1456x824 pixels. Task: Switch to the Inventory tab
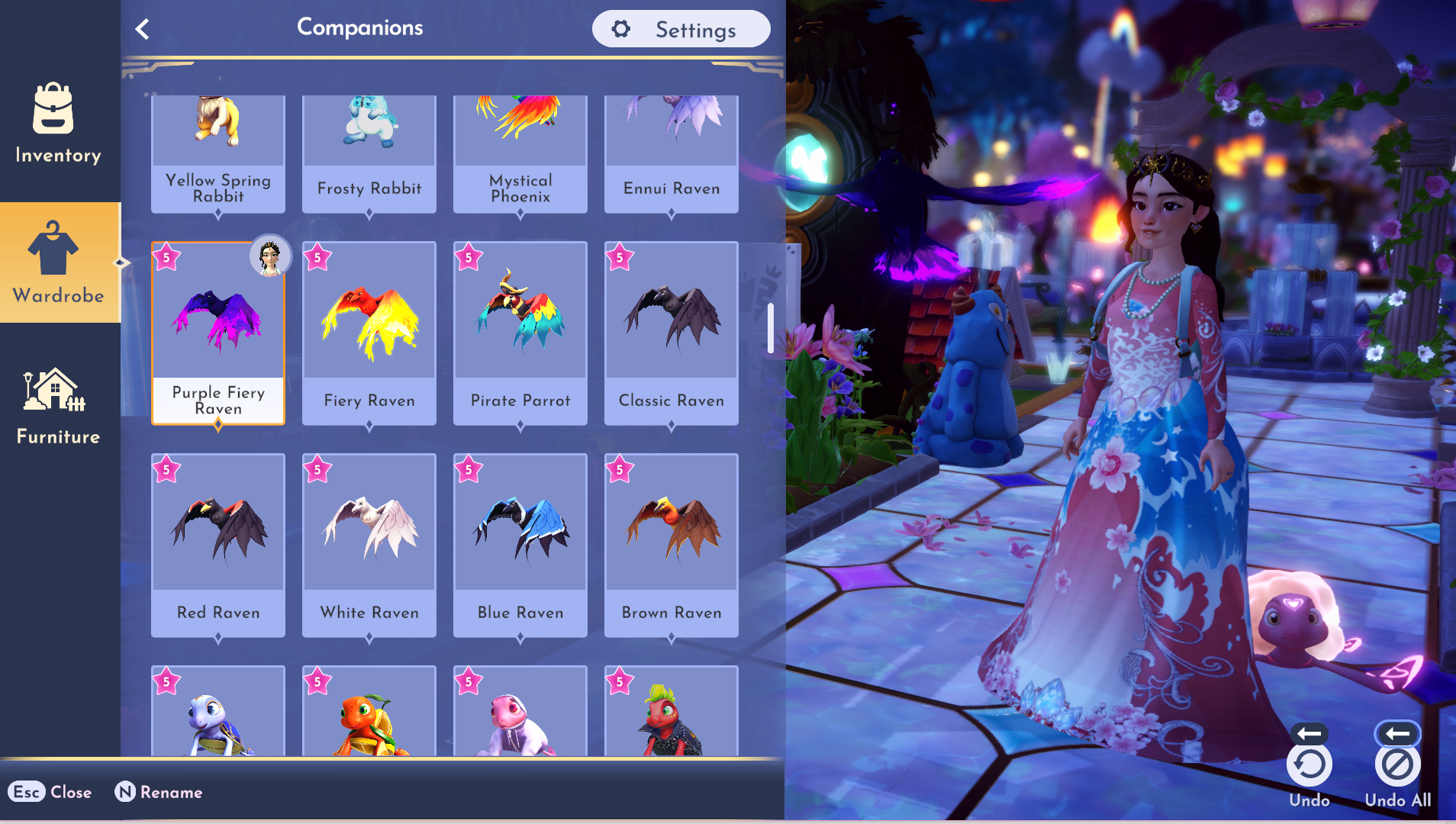coord(58,122)
